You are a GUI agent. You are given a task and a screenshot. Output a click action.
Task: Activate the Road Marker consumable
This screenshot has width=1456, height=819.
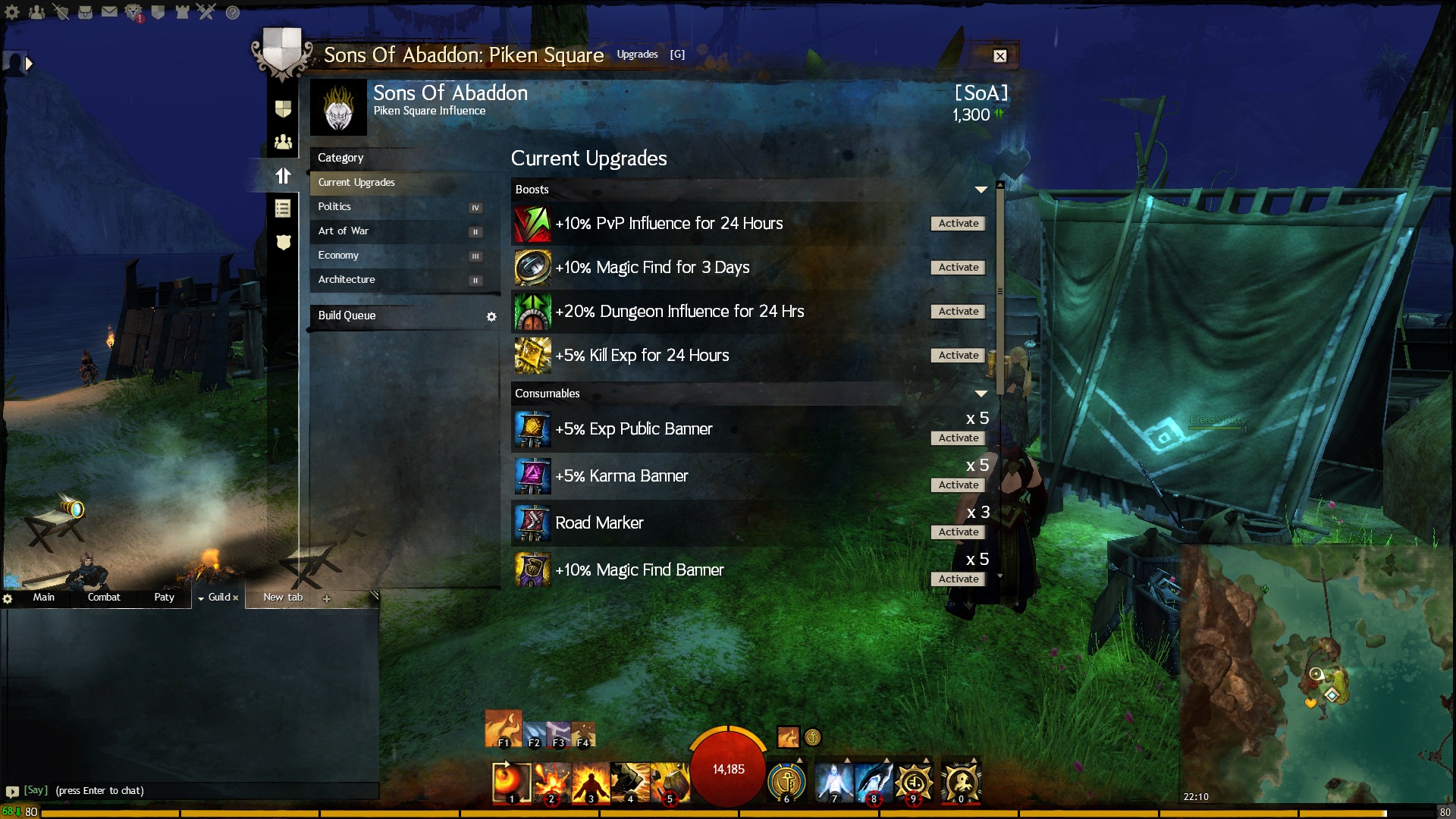[x=958, y=532]
